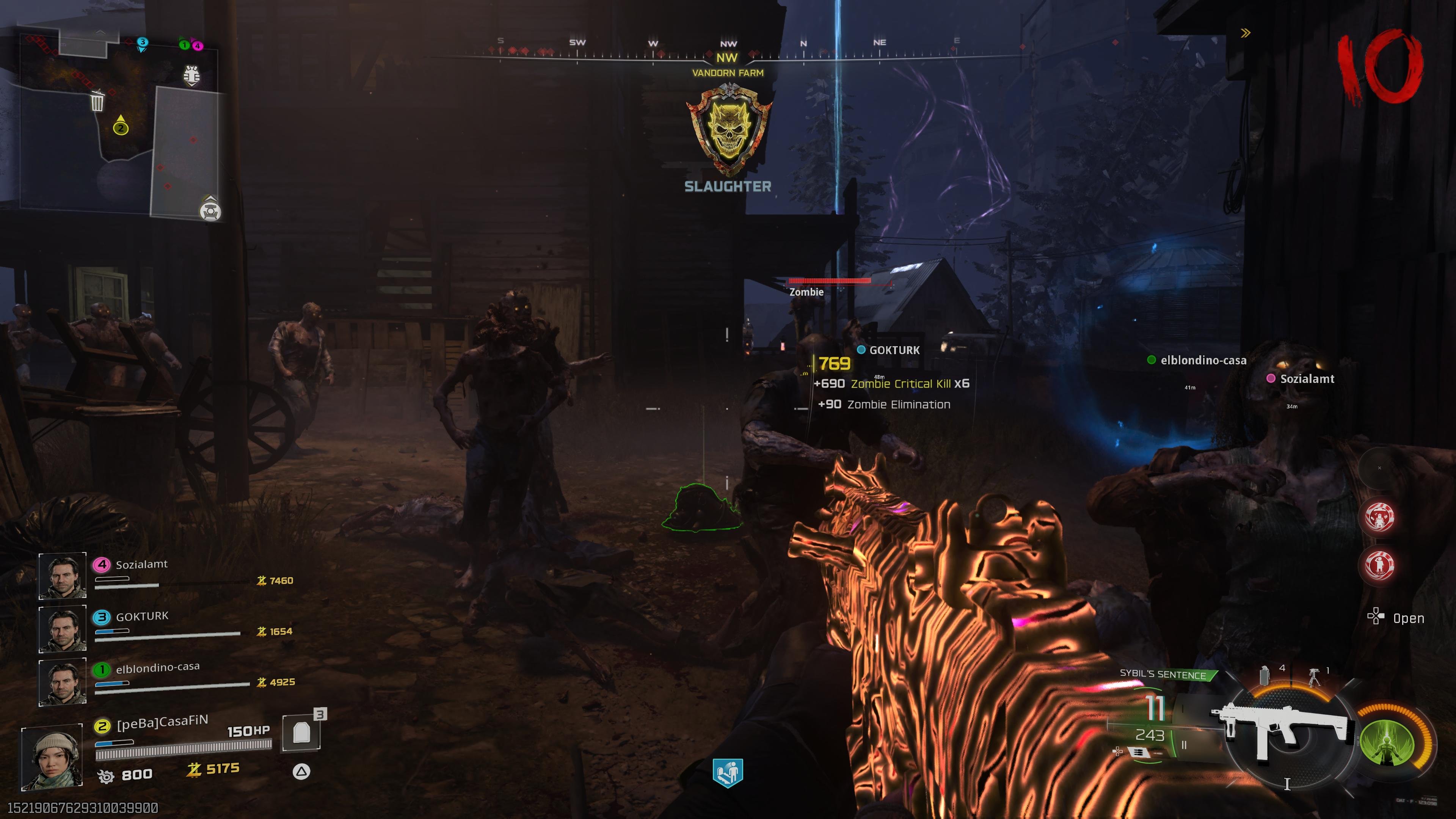Viewport: 1456px width, 819px height.
Task: Use the GobbleGum with saluting figure
Action: tap(1379, 565)
